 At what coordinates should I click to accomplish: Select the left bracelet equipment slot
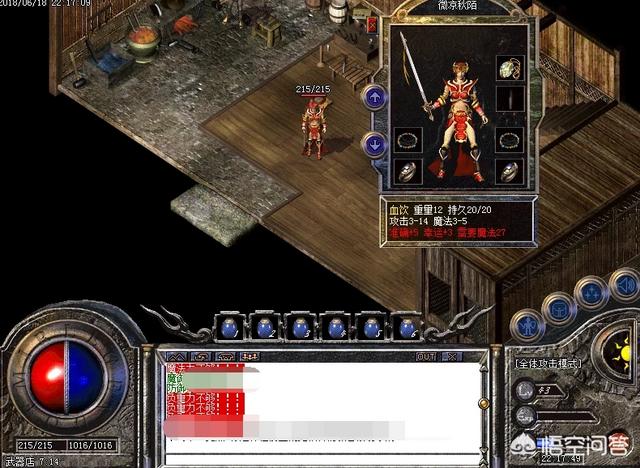pyautogui.click(x=406, y=139)
